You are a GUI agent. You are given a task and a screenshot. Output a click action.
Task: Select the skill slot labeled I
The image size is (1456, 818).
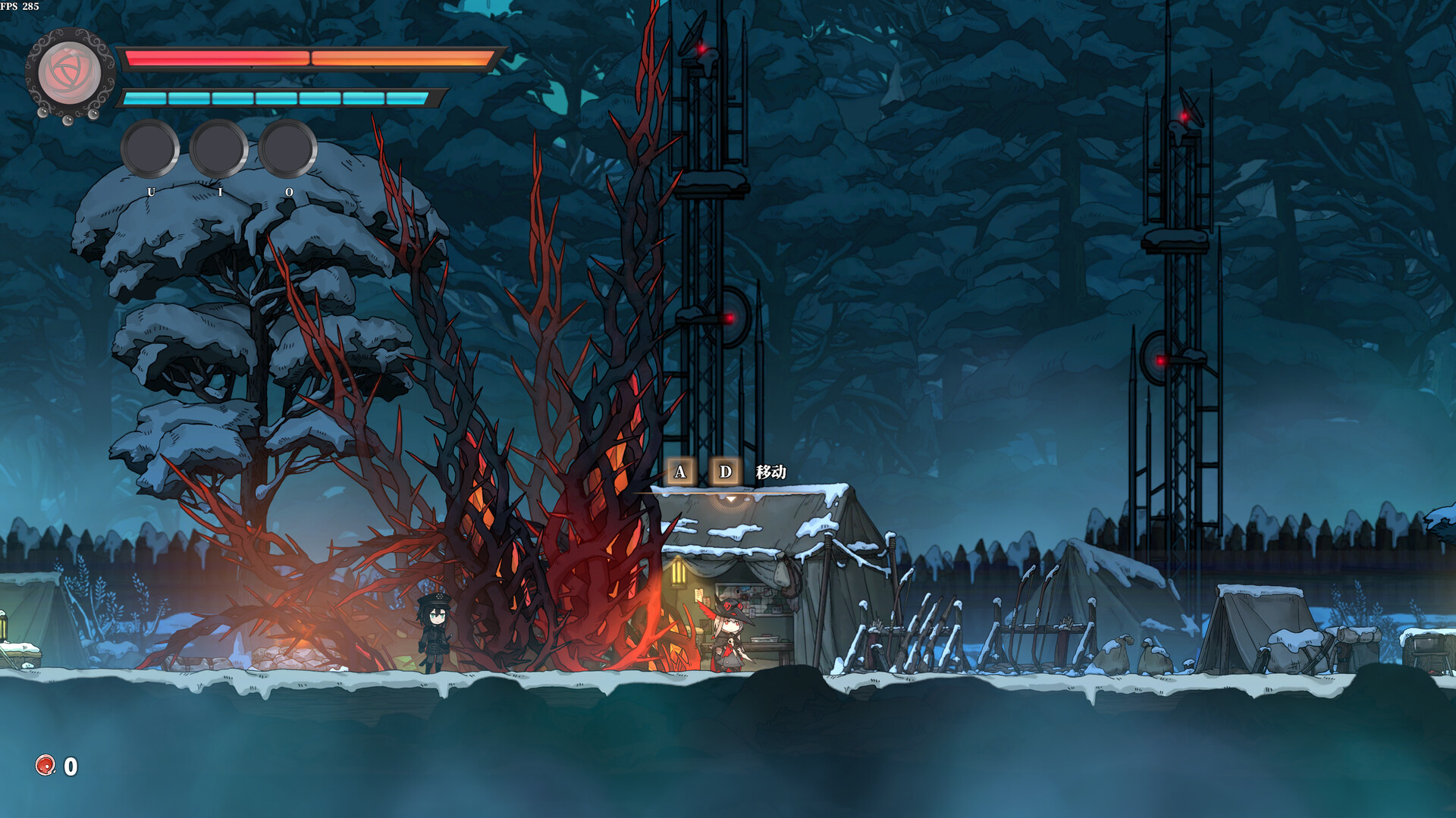click(219, 149)
